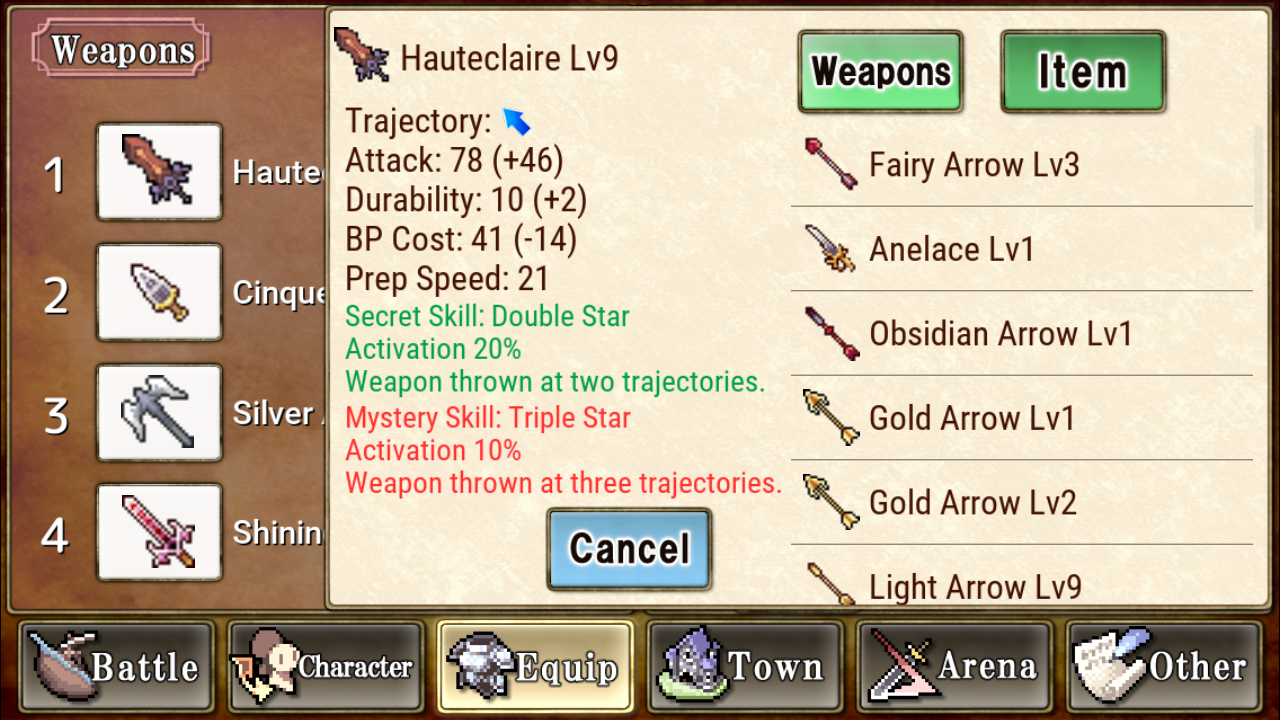Click equipped weapon slot 1 Hauteclaire icon
Viewport: 1280px width, 720px height.
point(159,172)
